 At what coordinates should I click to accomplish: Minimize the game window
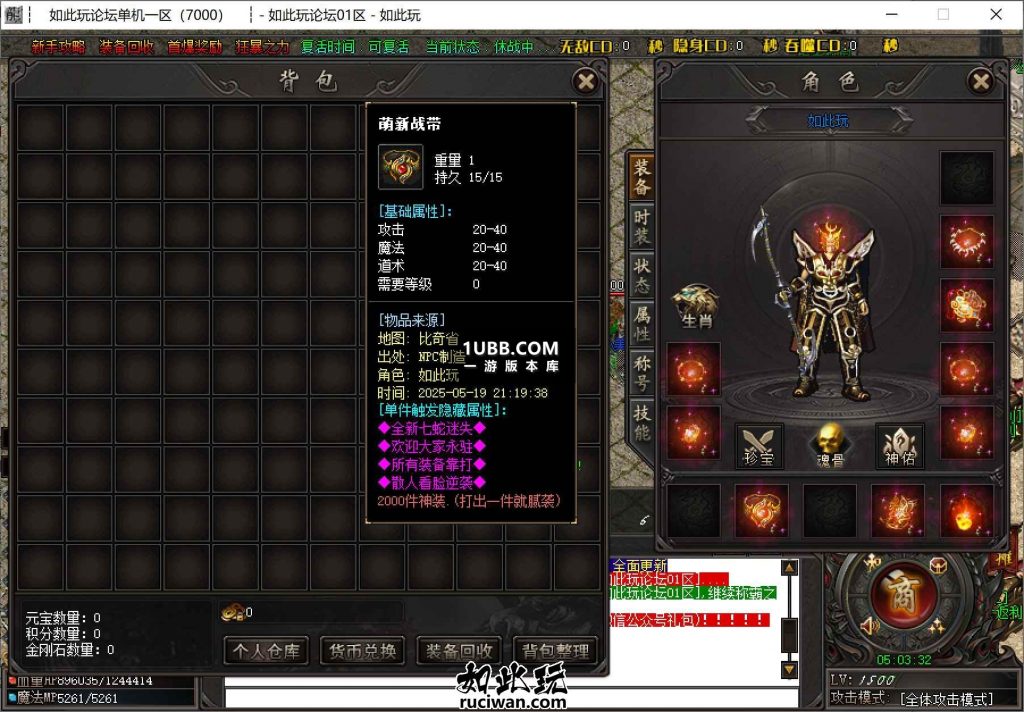coord(893,15)
